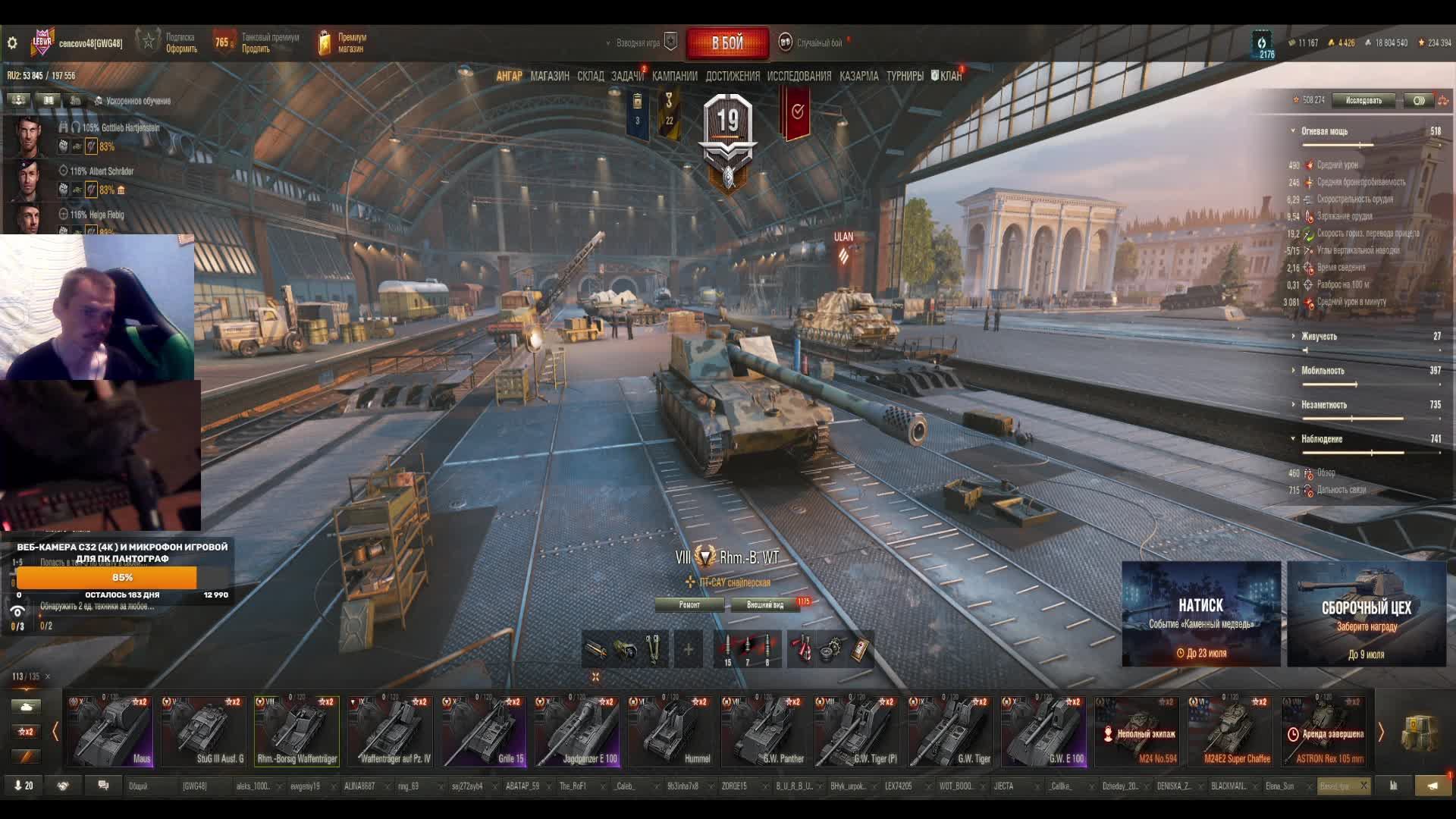1456x819 pixels.
Task: Click the Исследовать button
Action: (x=1363, y=100)
